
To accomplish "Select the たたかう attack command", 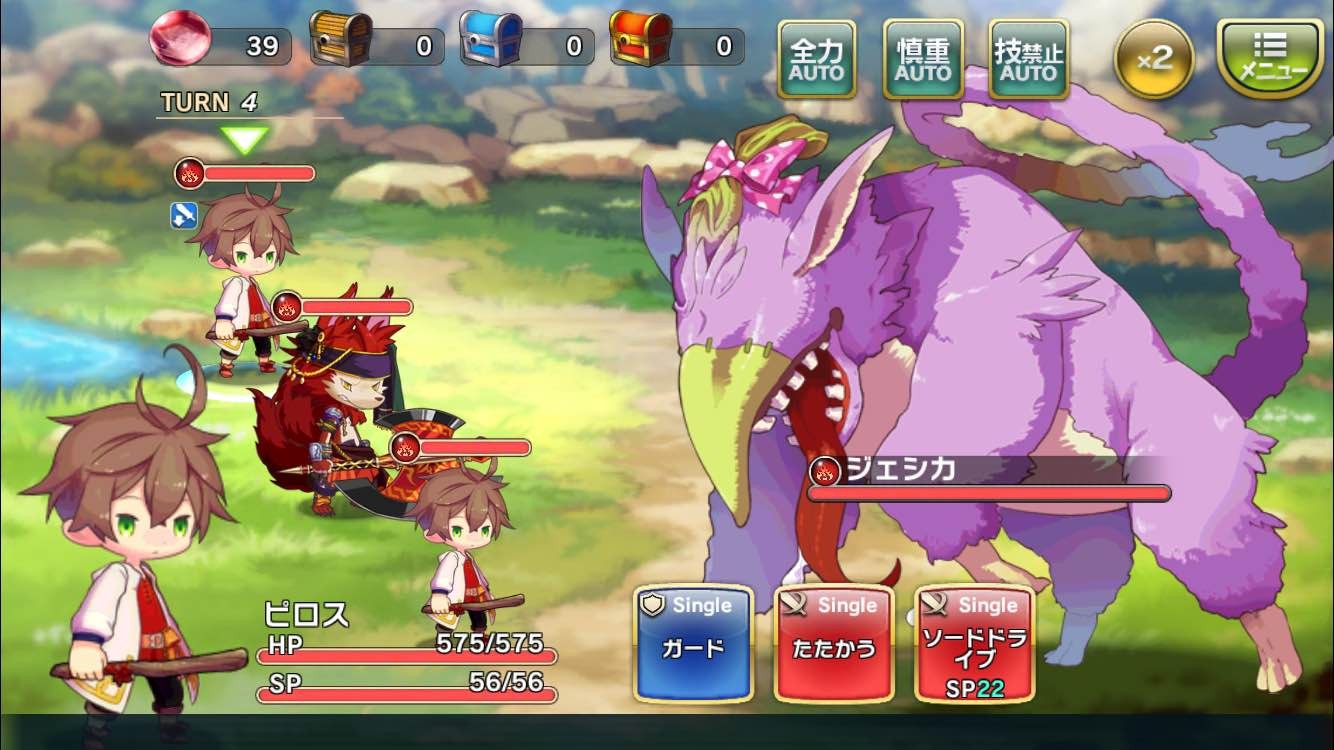I will (833, 644).
